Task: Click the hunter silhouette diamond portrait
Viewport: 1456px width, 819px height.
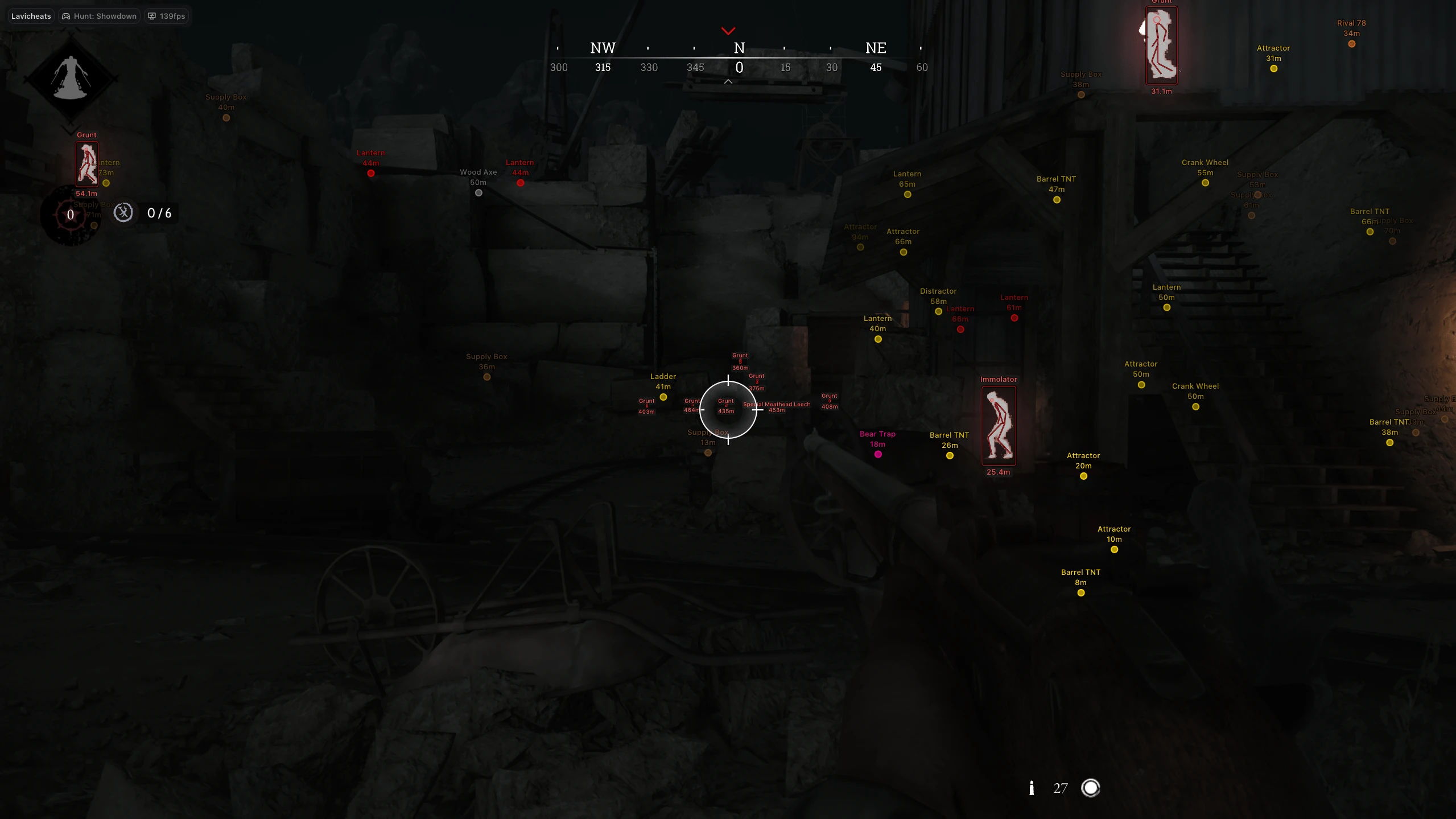Action: pyautogui.click(x=71, y=77)
